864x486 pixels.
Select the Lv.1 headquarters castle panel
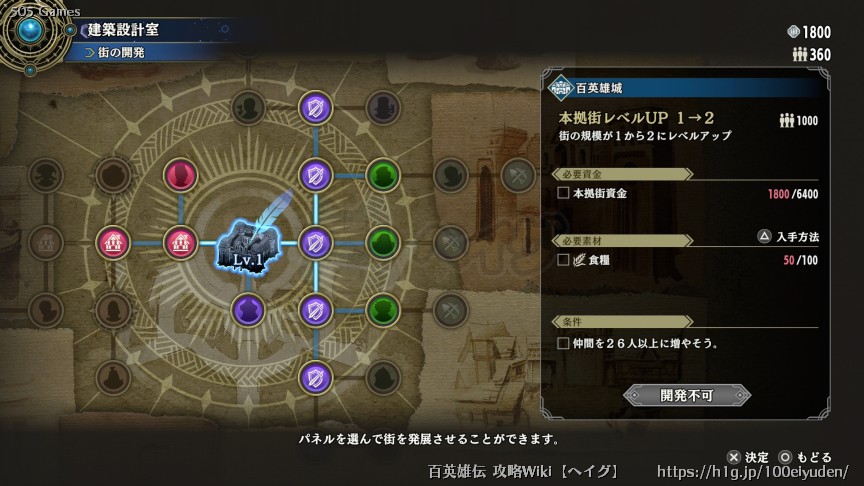(248, 242)
